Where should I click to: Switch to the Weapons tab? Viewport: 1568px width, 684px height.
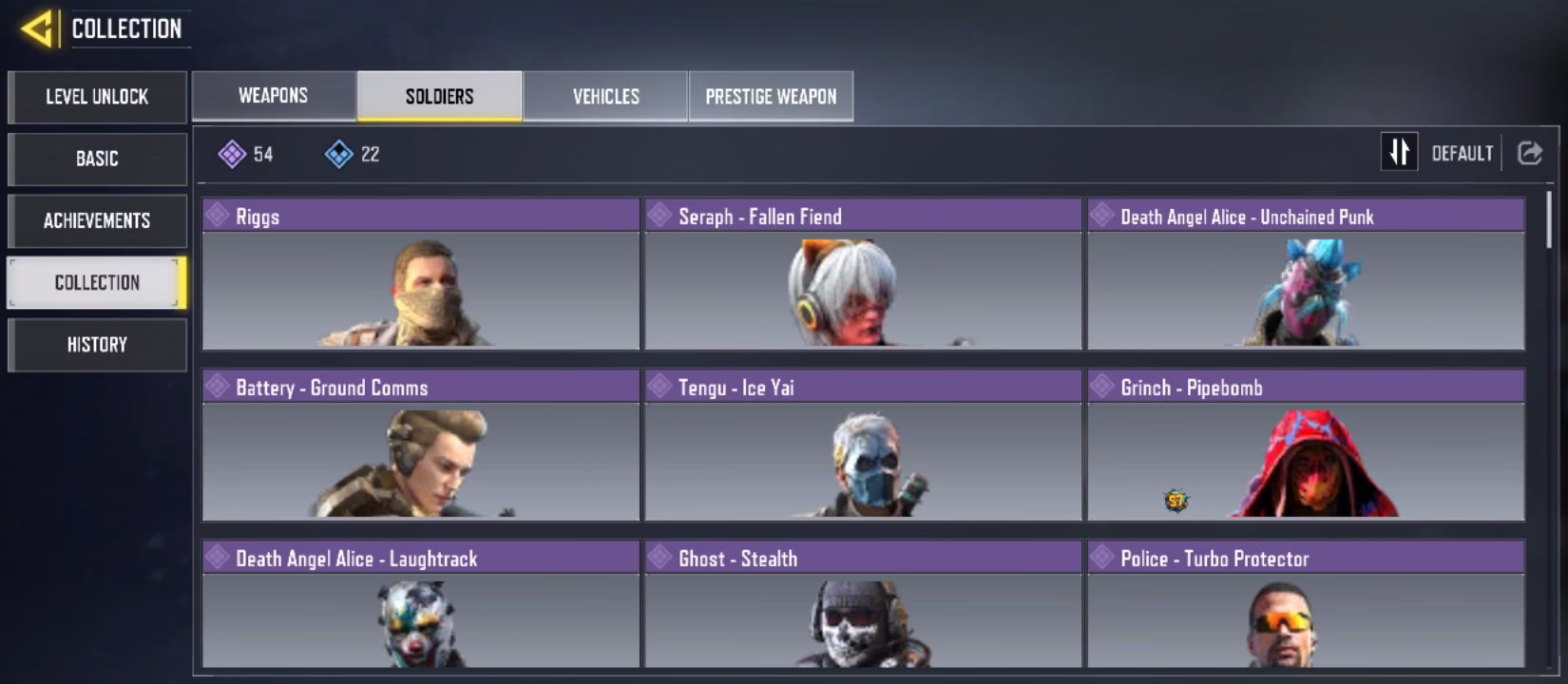(274, 96)
